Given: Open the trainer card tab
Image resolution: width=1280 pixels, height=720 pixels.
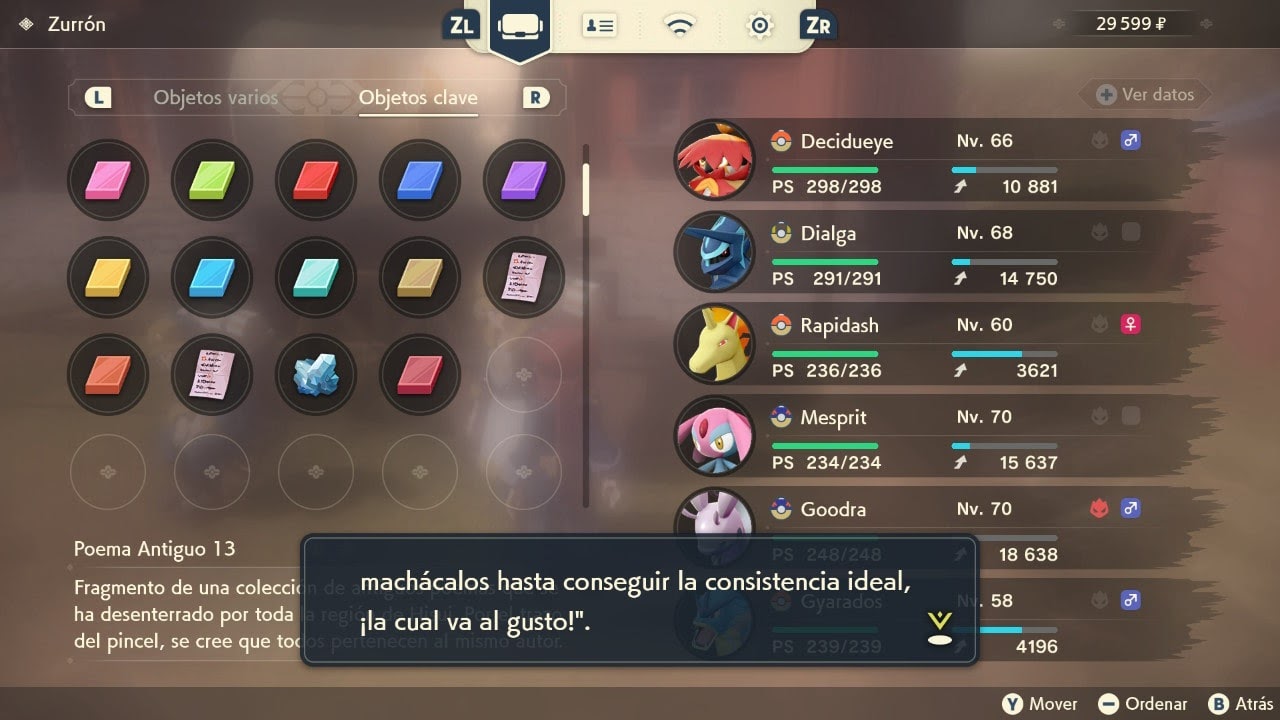Looking at the screenshot, I should coord(600,26).
